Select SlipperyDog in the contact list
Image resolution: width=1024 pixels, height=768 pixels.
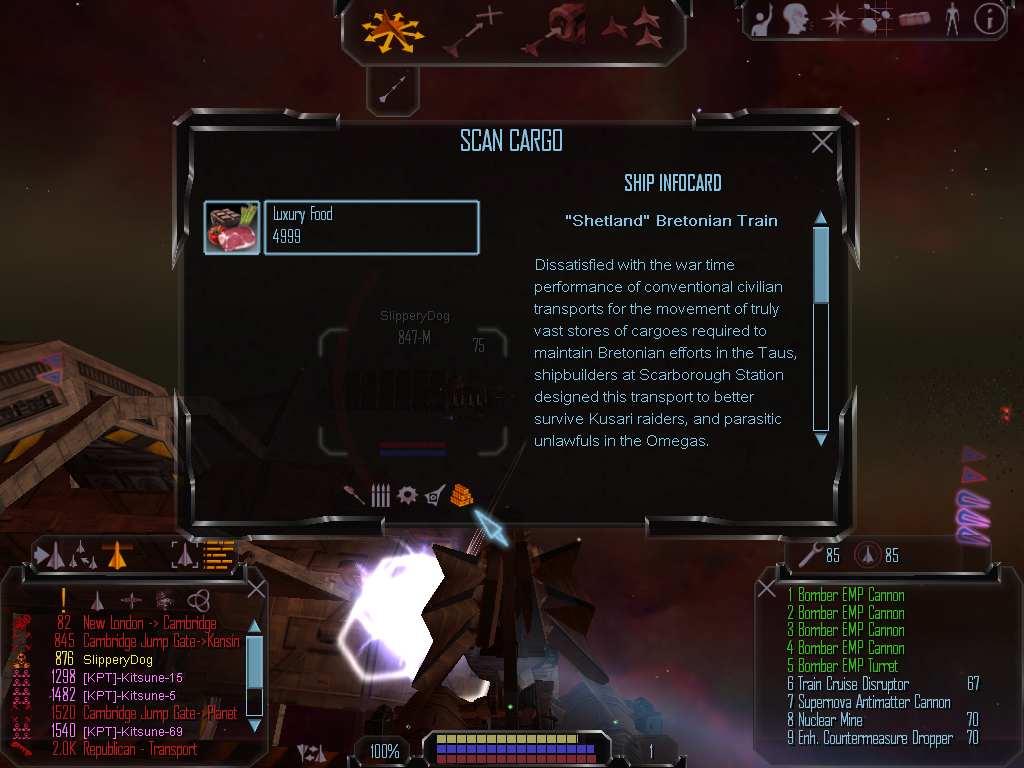pyautogui.click(x=118, y=659)
